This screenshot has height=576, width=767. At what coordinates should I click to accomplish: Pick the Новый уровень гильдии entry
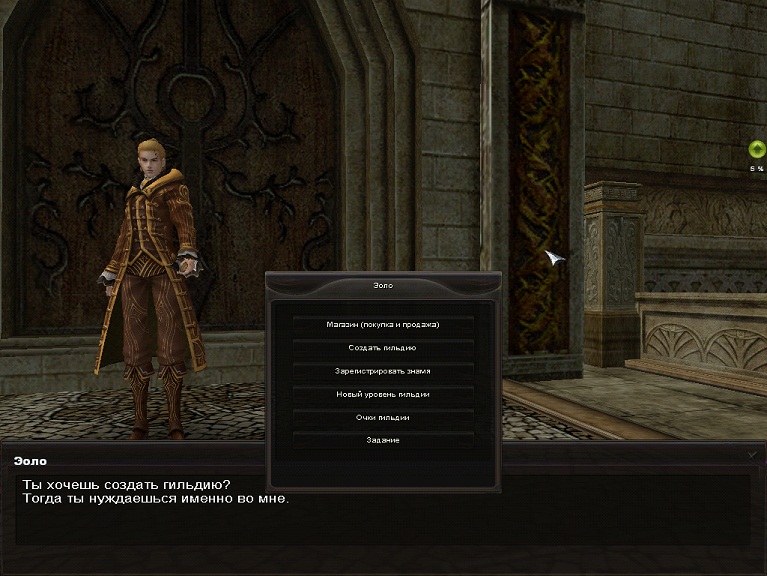click(x=383, y=394)
